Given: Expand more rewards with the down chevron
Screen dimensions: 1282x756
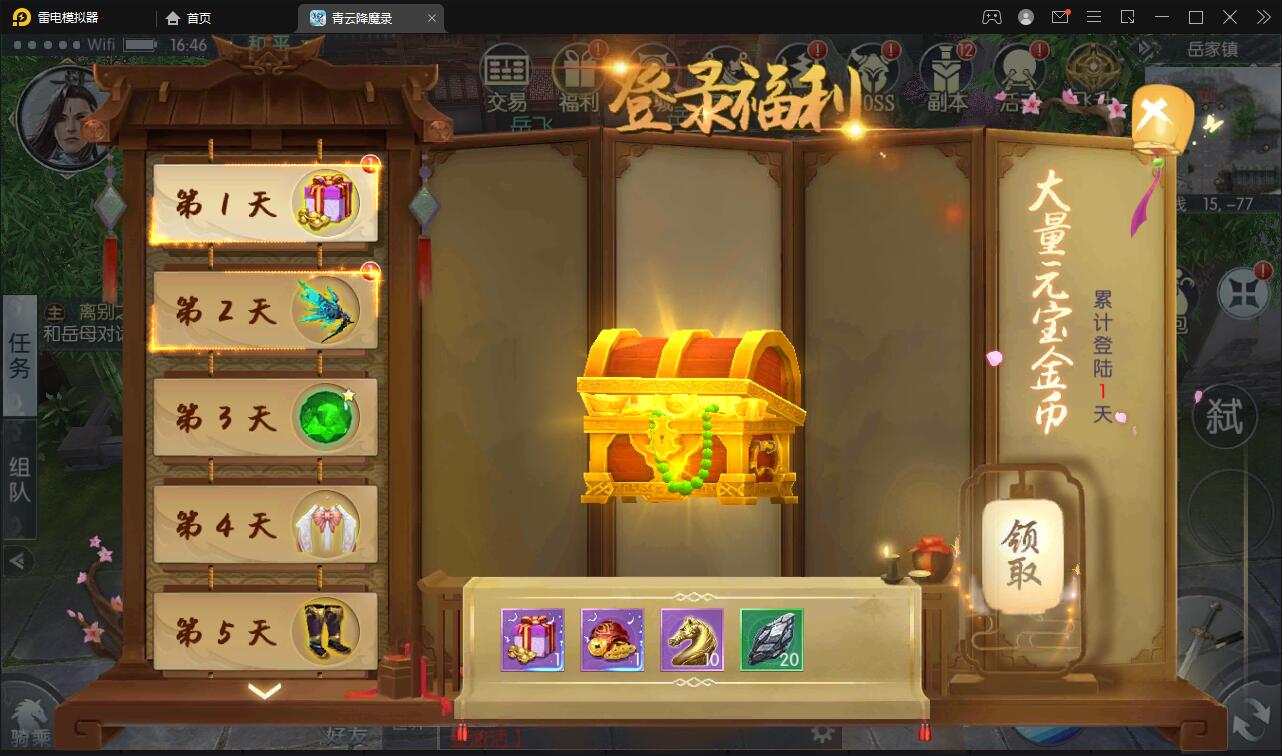Looking at the screenshot, I should tap(263, 689).
